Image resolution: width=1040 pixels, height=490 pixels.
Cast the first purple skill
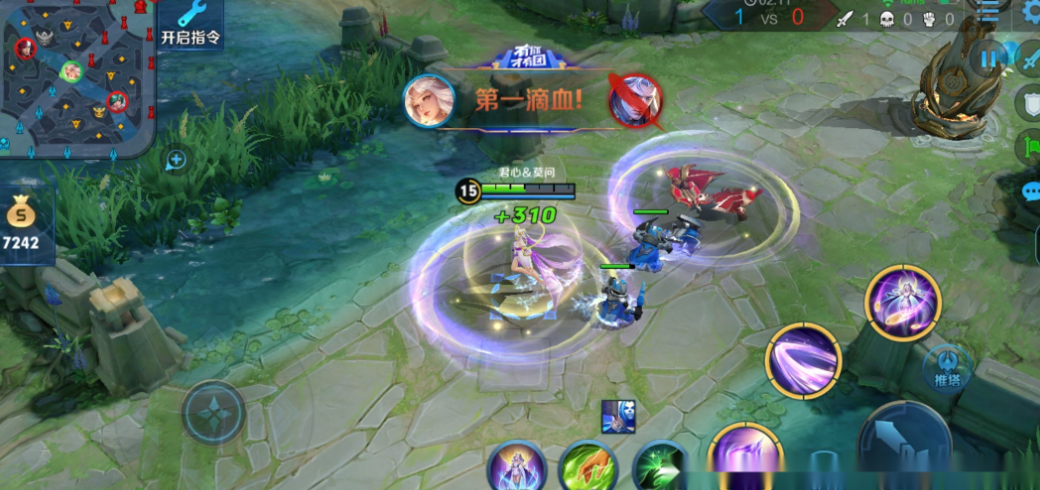point(745,456)
